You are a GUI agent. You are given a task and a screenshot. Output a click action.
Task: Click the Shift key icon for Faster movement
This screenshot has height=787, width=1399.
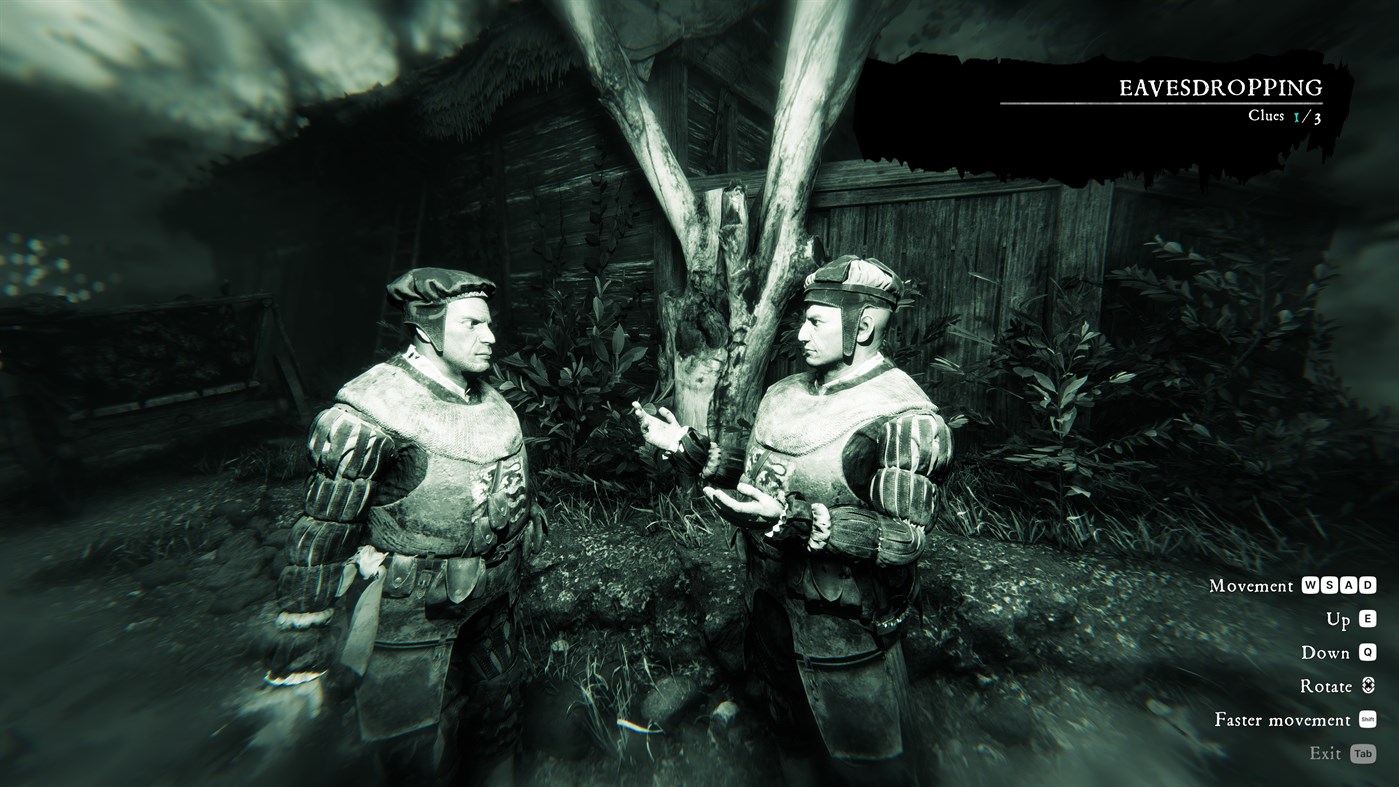[x=1367, y=719]
